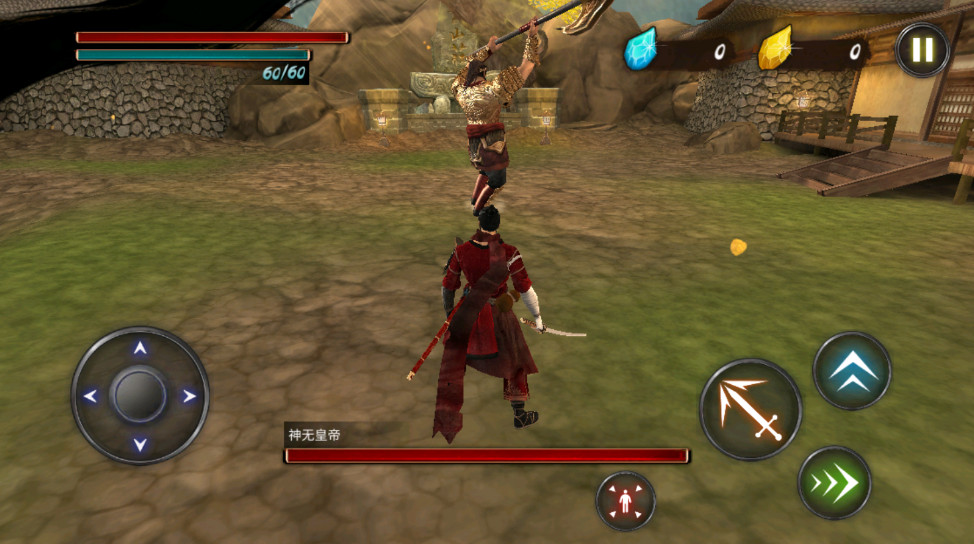Tap the joystick's left arrow
This screenshot has height=544, width=974.
coord(91,396)
